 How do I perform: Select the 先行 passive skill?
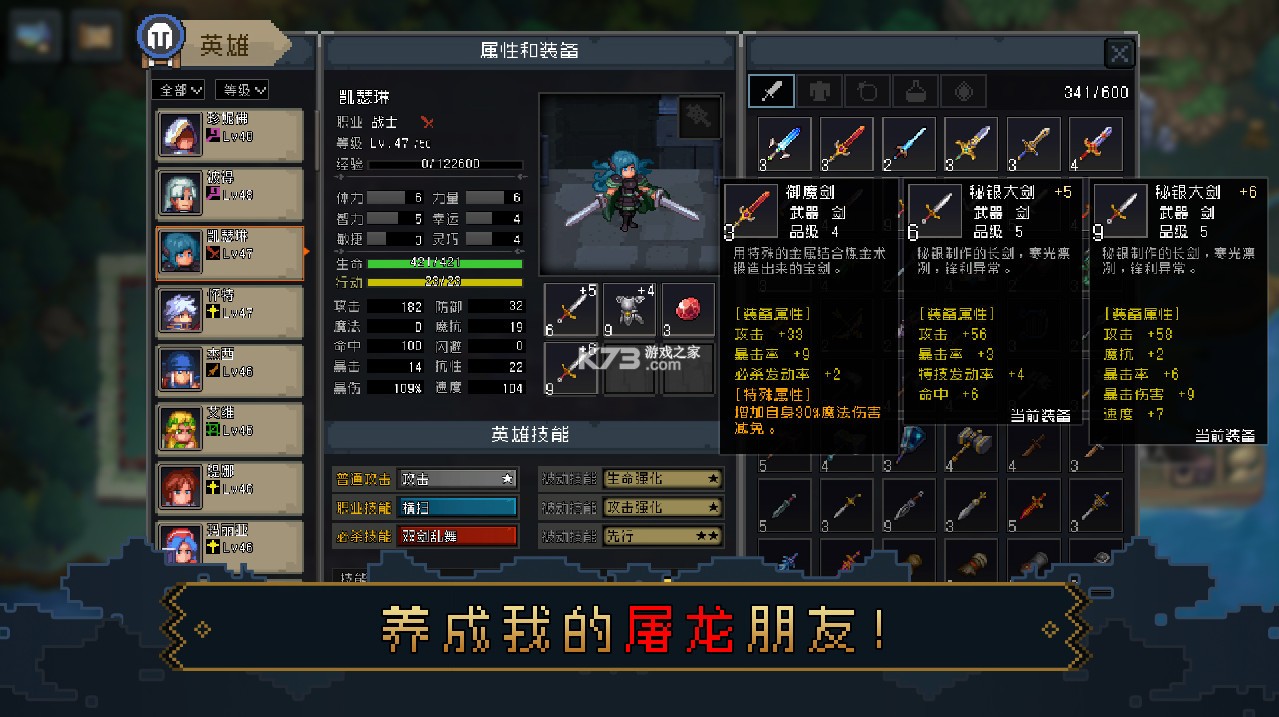(661, 536)
